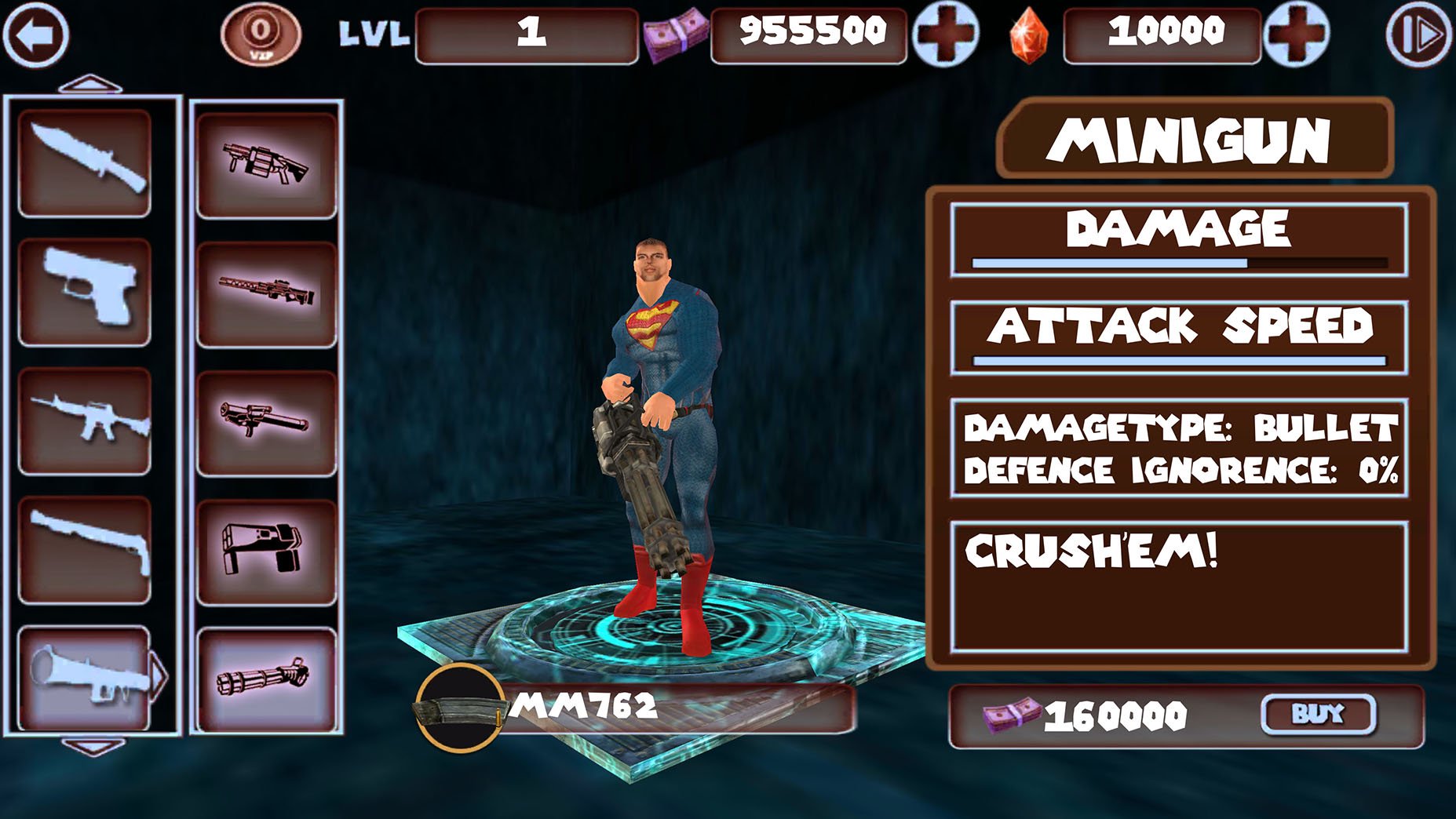Screen dimensions: 1456x819
Task: Select the combat knife weapon
Action: pos(86,161)
